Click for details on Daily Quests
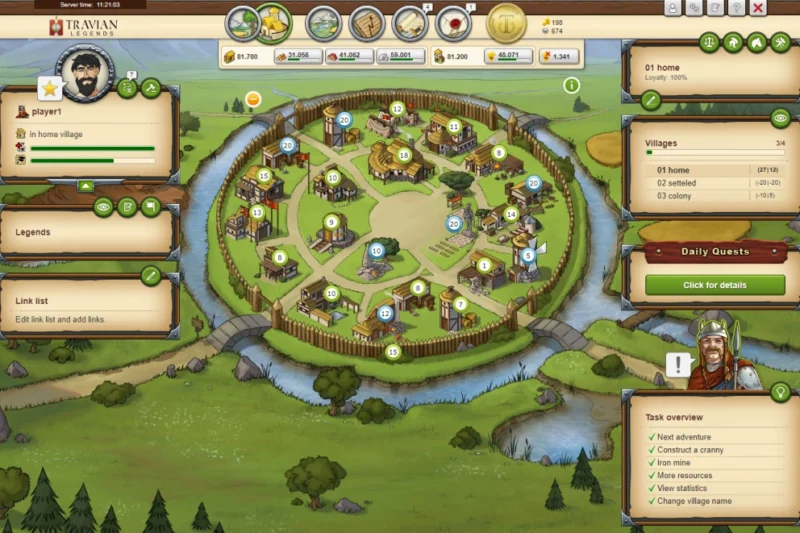 coord(714,285)
